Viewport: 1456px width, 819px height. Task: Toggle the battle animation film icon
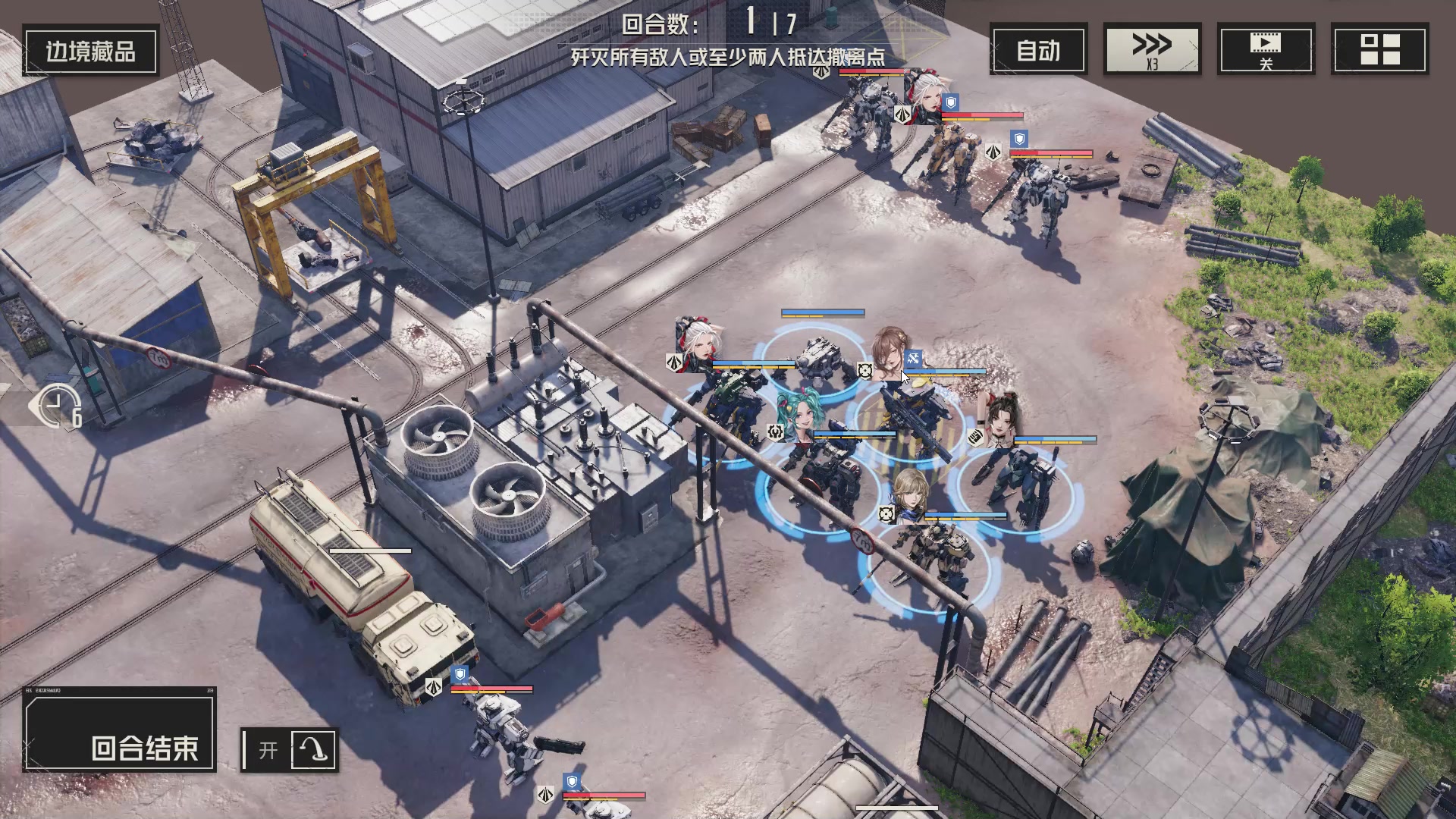tap(1266, 50)
